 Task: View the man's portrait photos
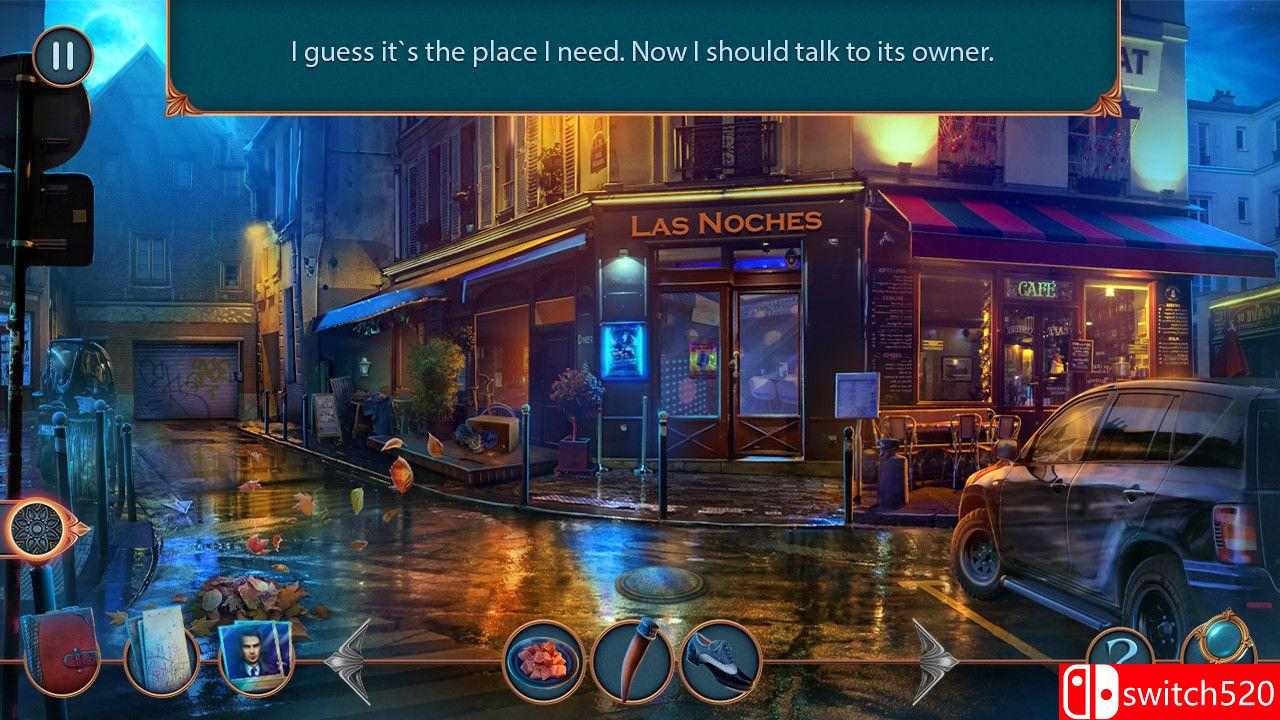click(254, 656)
